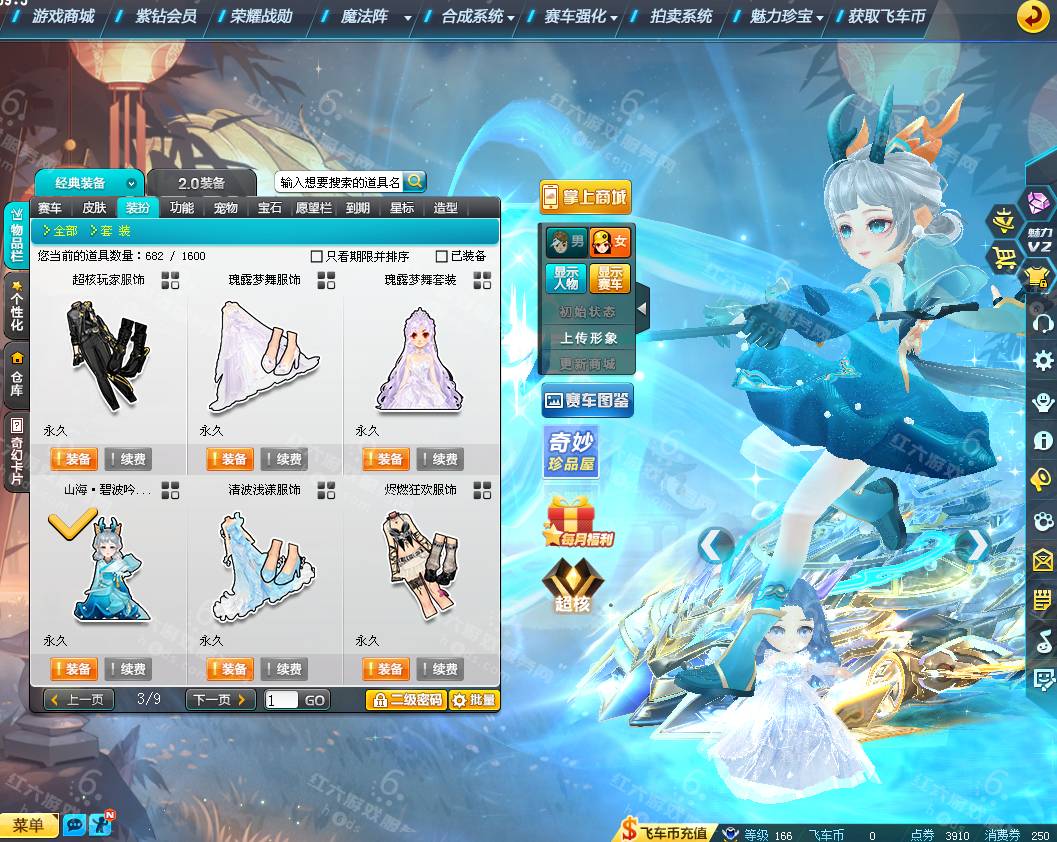The height and width of the screenshot is (842, 1057).
Task: Open the 二级密码 secondary password button
Action: point(406,700)
